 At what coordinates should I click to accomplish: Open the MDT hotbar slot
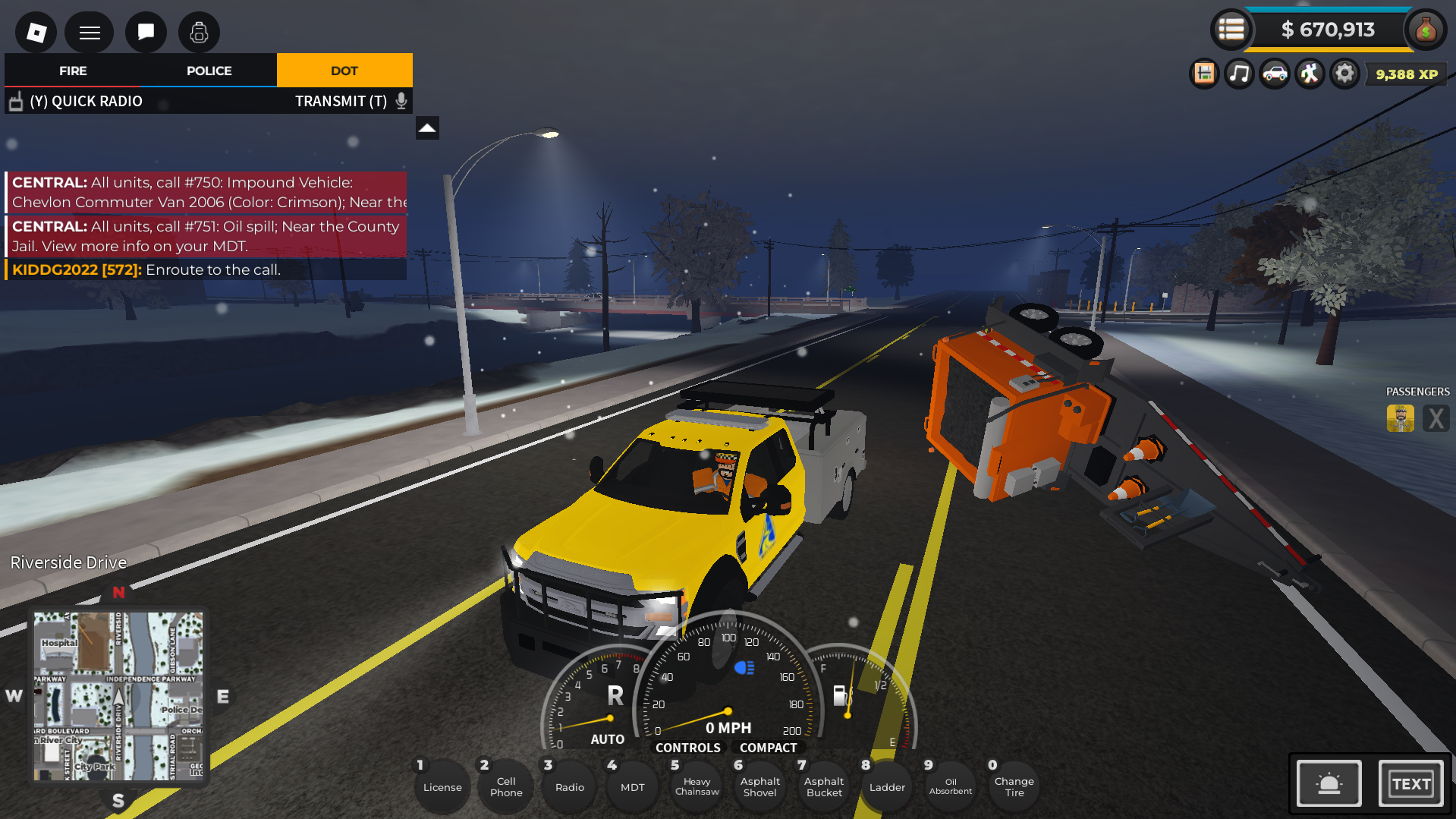click(632, 787)
